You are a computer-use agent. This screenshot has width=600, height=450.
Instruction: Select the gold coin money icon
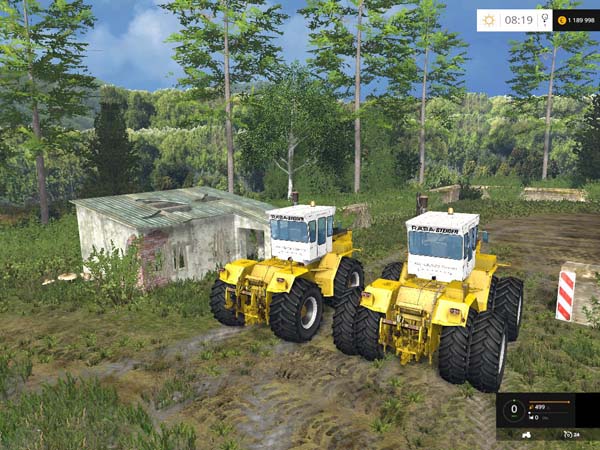point(562,20)
